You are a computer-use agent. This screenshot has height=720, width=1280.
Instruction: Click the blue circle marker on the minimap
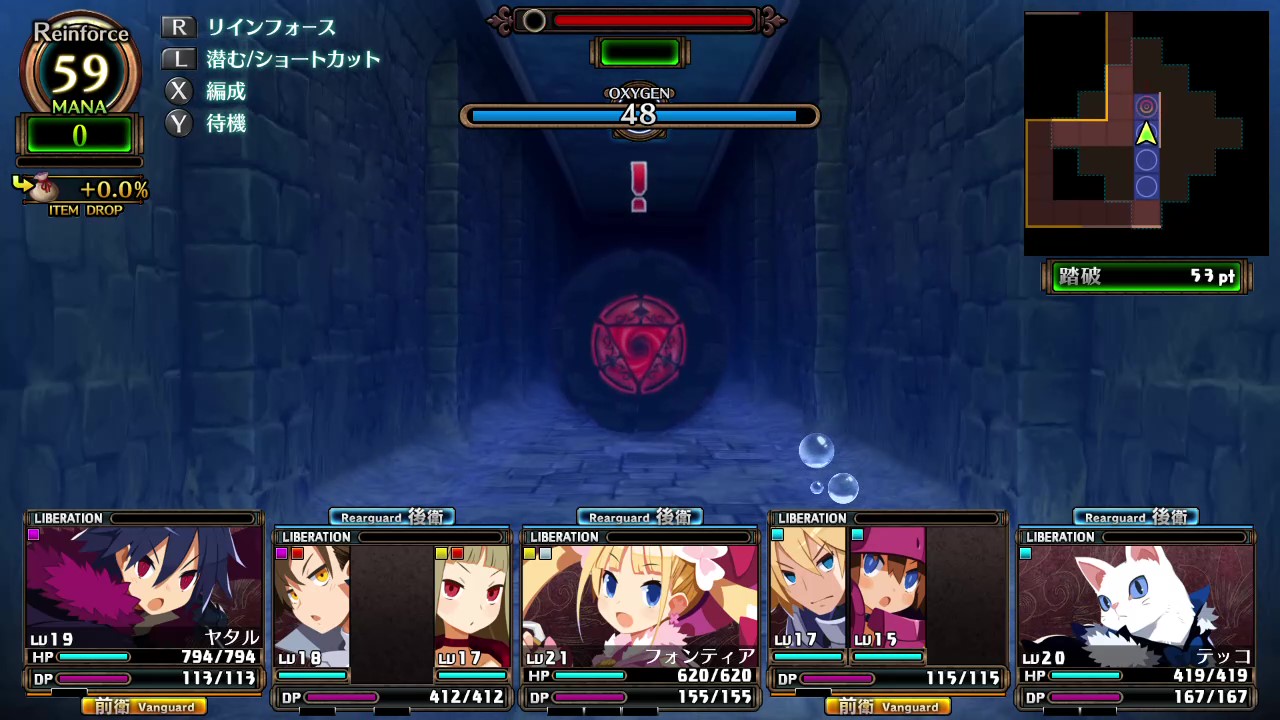[1146, 163]
